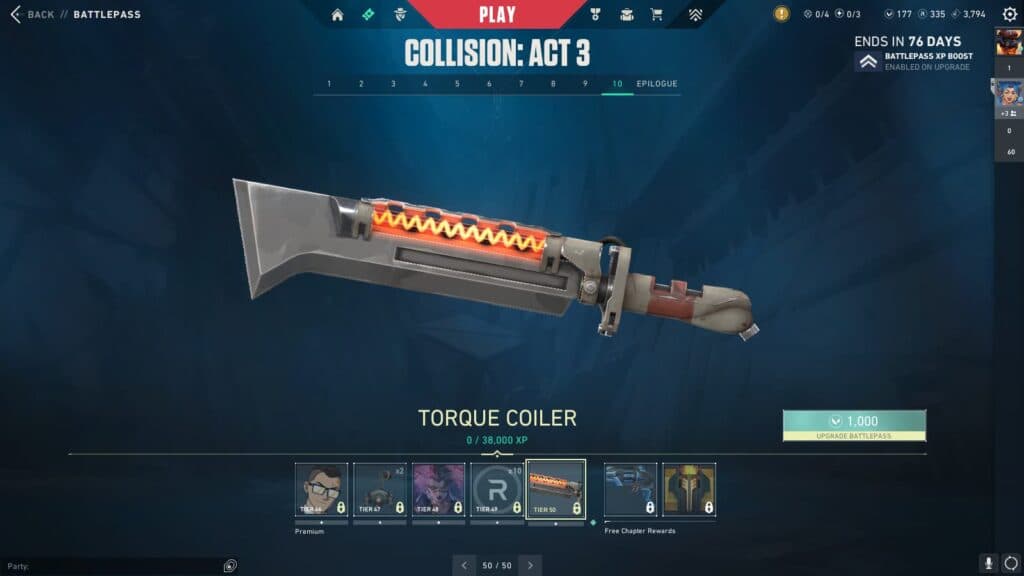The image size is (1024, 576).
Task: Go to the next rewards page arrow
Action: pyautogui.click(x=530, y=566)
